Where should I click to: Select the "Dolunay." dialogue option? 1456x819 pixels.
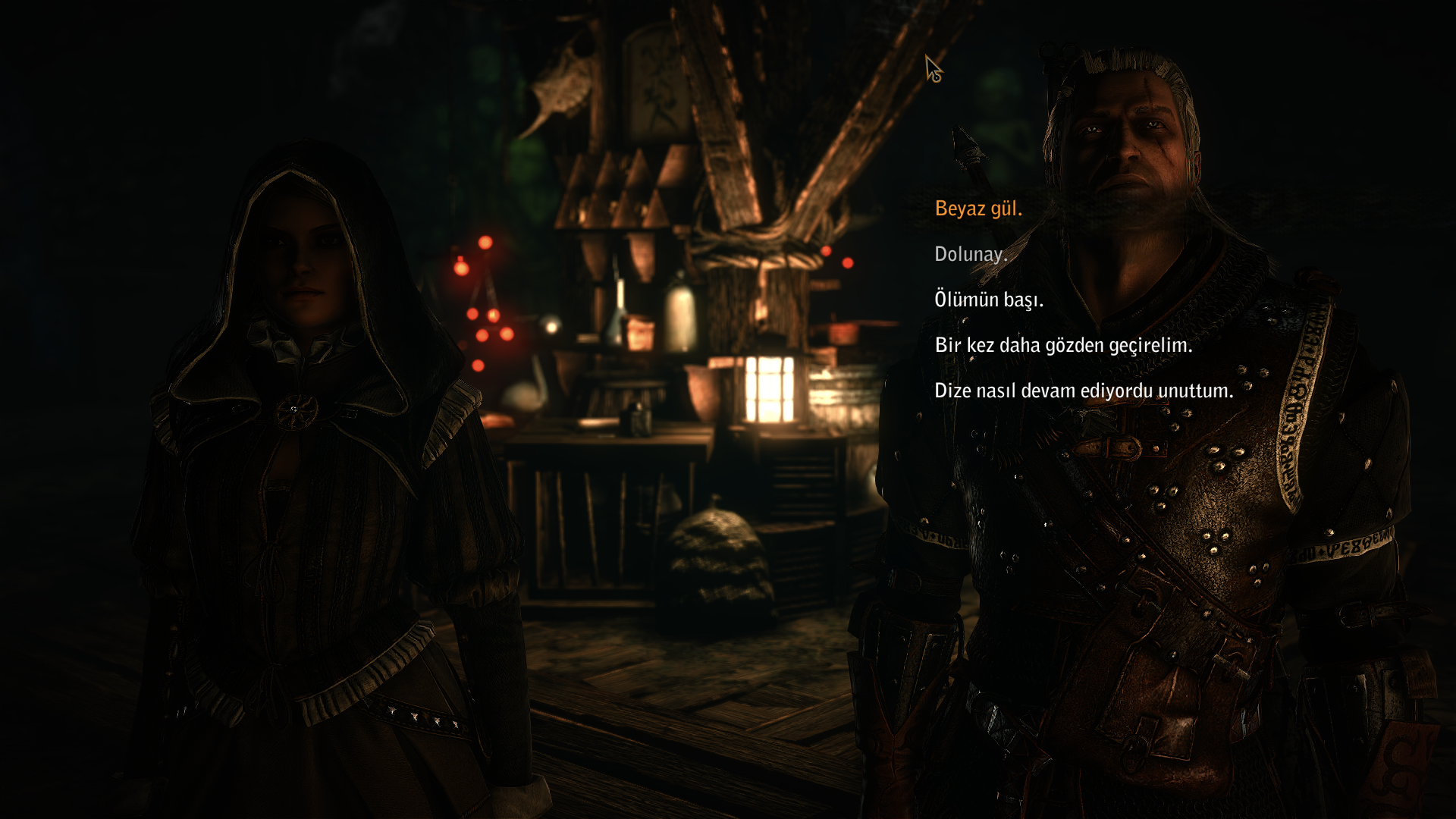coord(971,254)
